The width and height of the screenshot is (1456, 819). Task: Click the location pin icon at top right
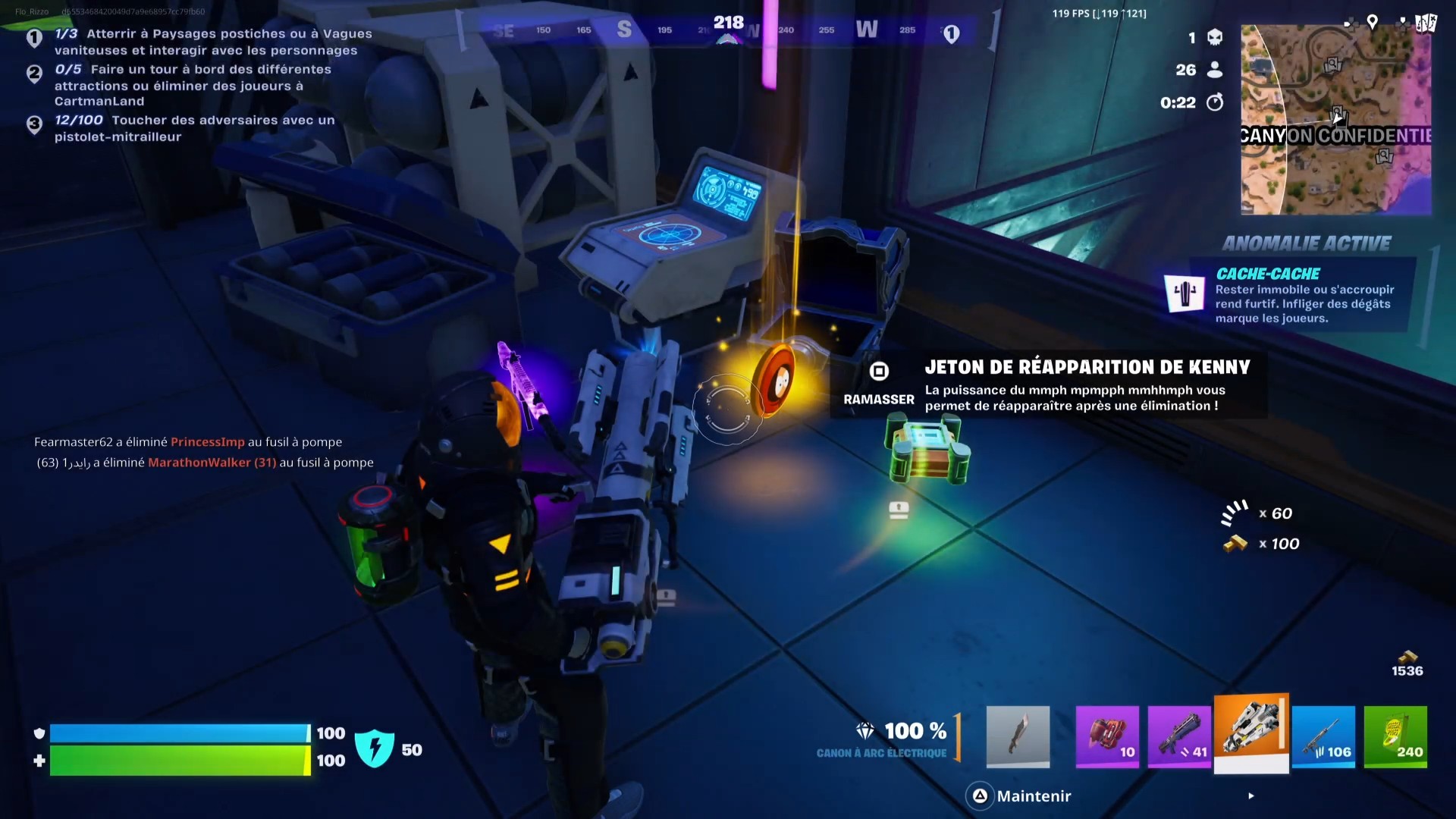tap(1373, 22)
